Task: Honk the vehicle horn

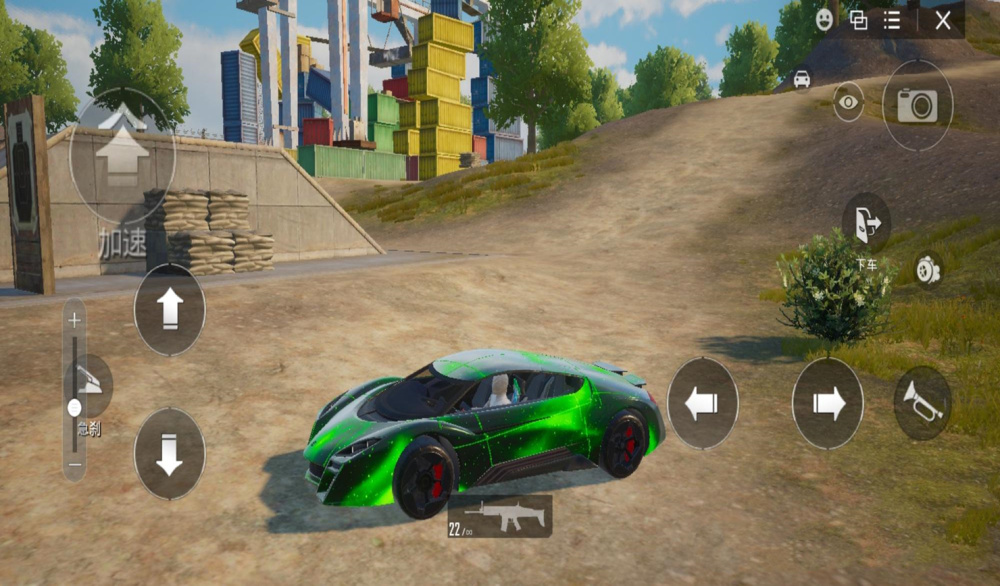Action: coord(922,403)
